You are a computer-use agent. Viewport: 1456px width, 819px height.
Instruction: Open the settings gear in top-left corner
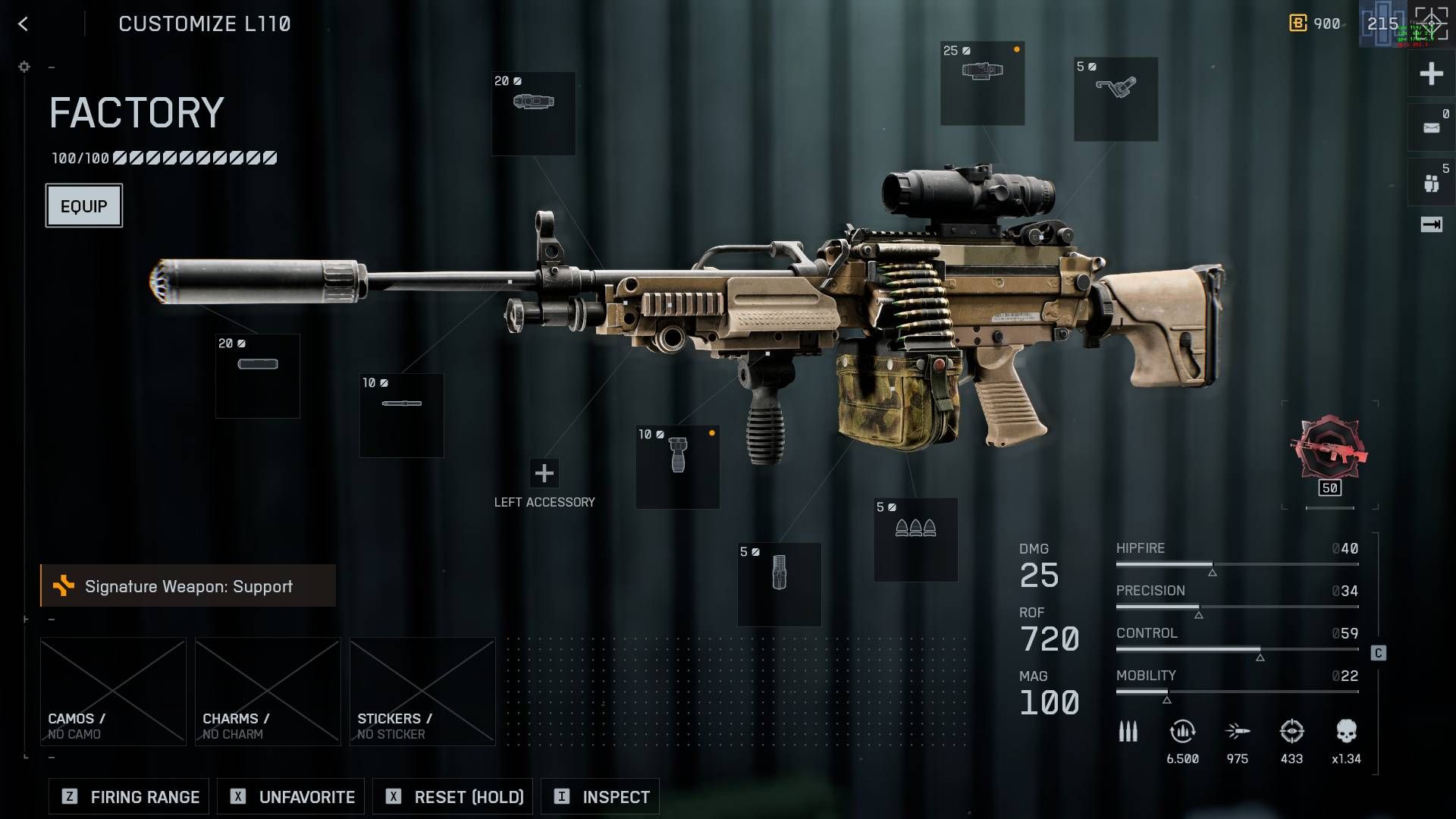[x=24, y=67]
